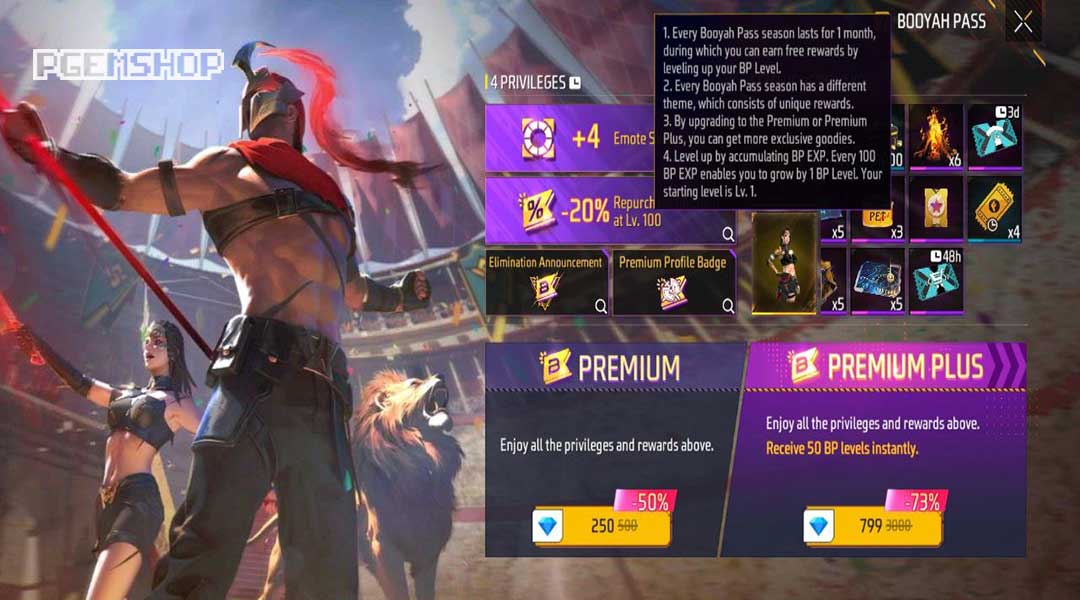The image size is (1080, 600).
Task: Select the blue map item reward x5
Action: point(878,280)
